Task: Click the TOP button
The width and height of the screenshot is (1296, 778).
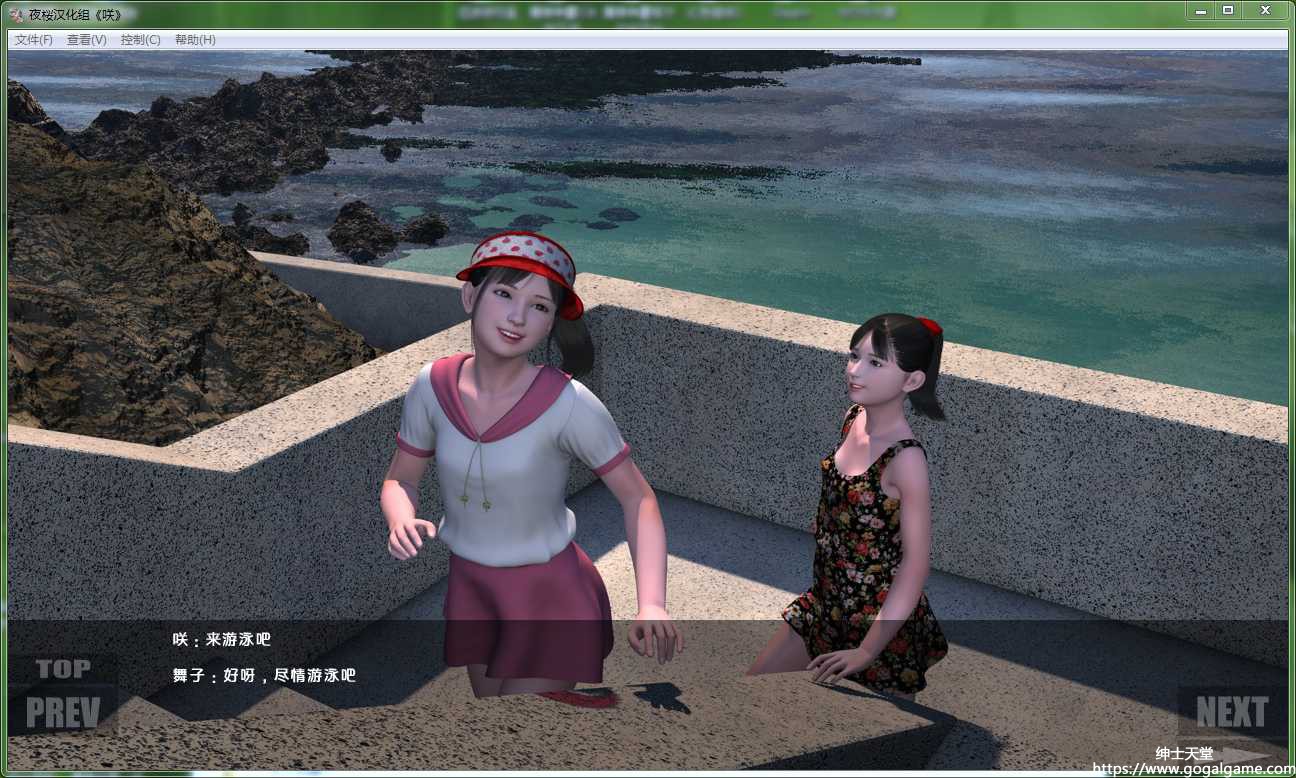Action: click(63, 669)
